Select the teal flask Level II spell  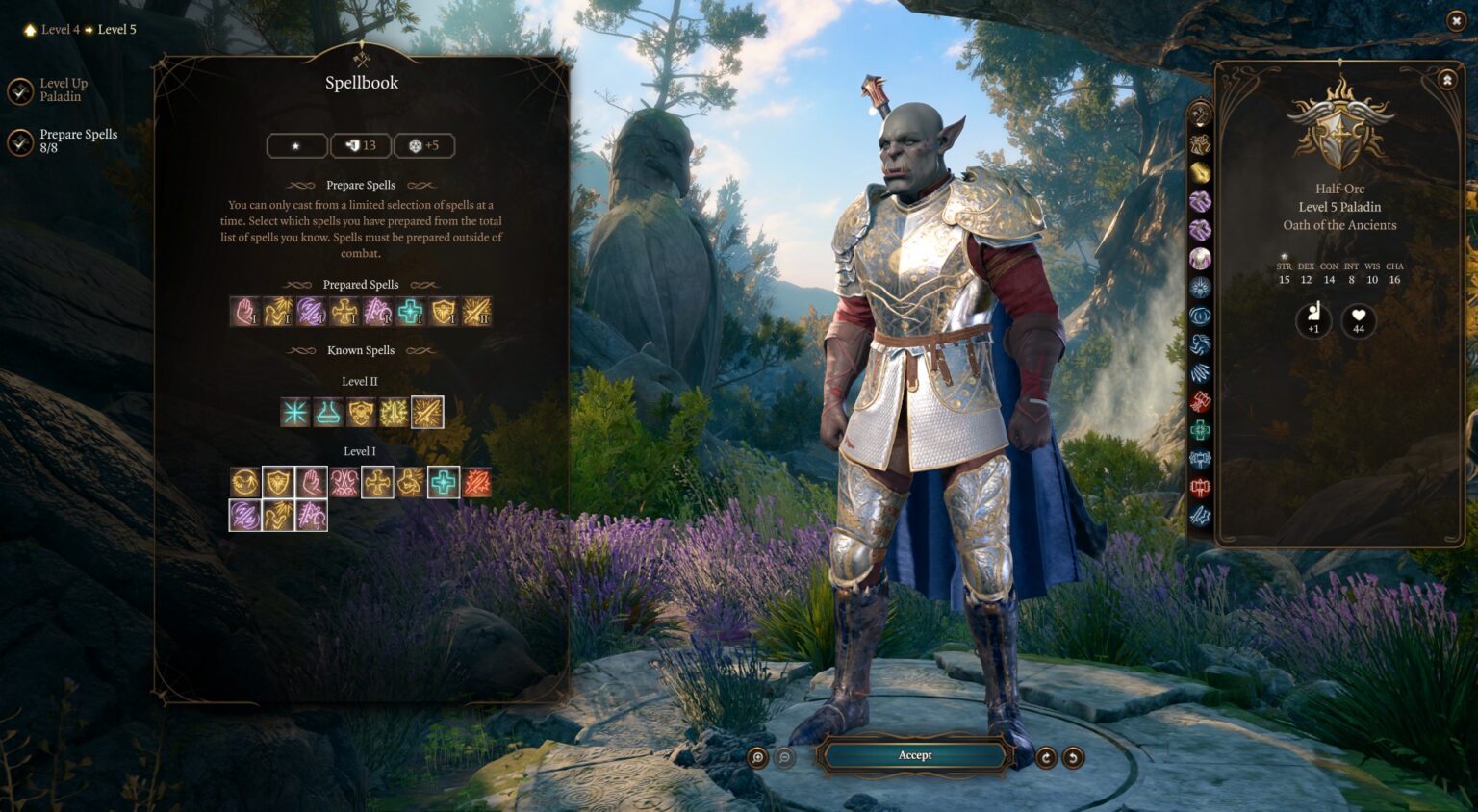(x=328, y=413)
